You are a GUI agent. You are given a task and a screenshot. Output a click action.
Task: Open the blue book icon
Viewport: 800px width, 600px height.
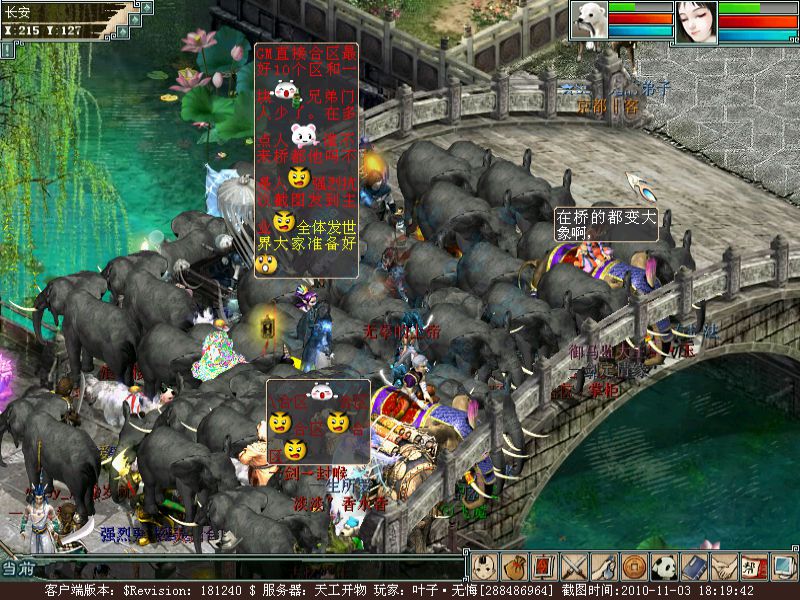[694, 568]
